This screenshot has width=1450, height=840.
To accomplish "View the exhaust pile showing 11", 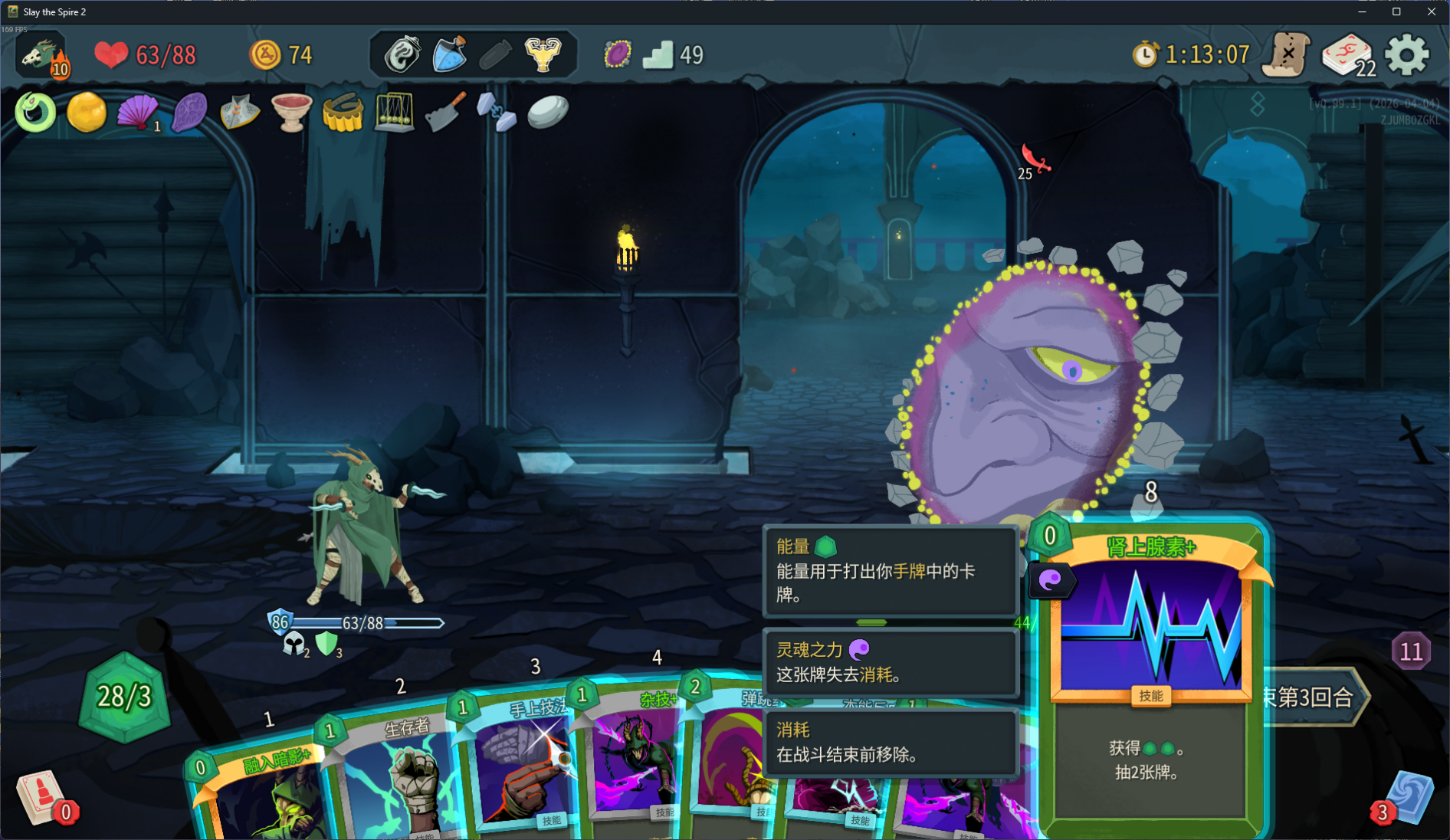I will [x=1411, y=651].
